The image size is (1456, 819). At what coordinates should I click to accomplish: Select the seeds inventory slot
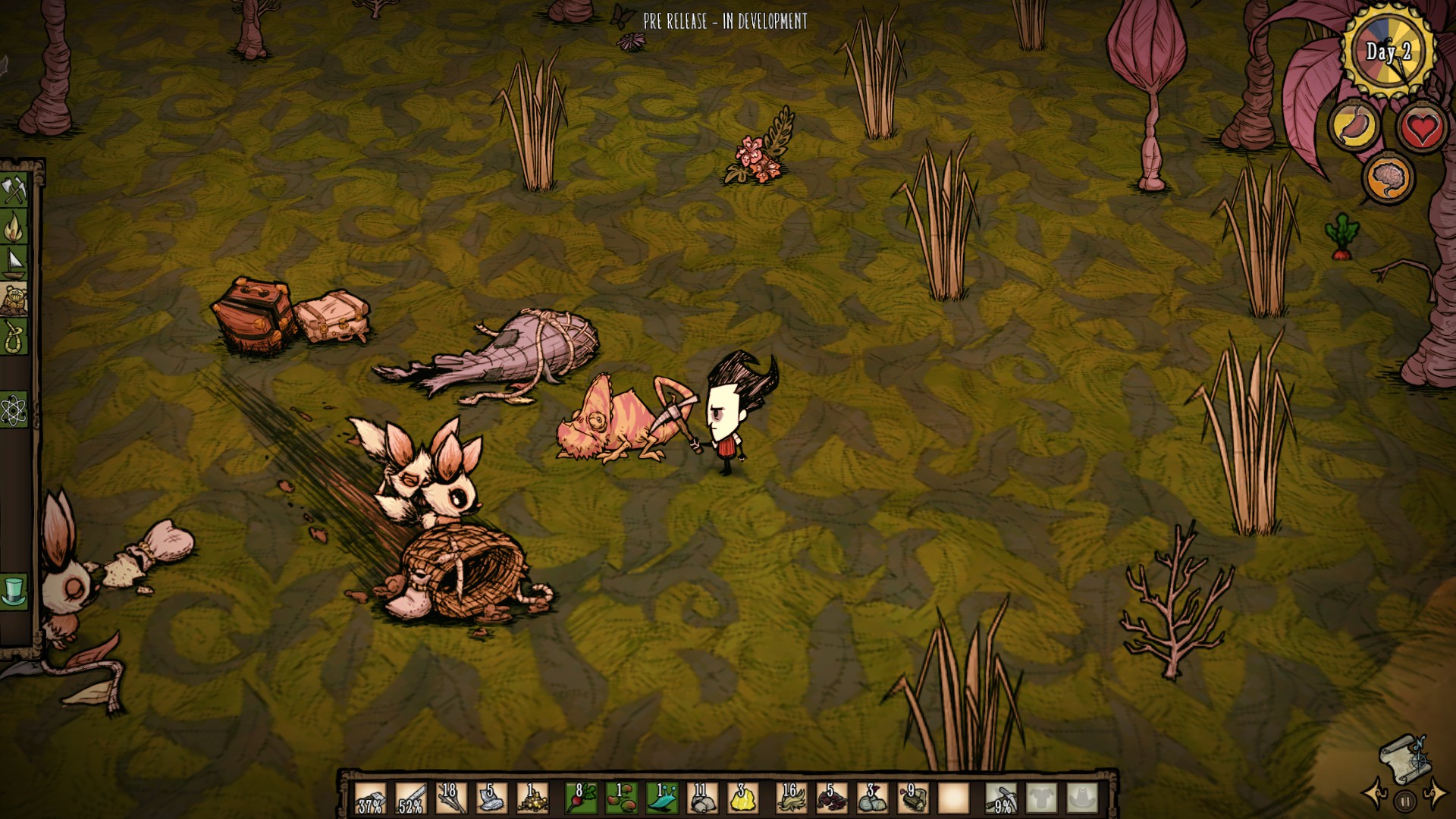[620, 798]
